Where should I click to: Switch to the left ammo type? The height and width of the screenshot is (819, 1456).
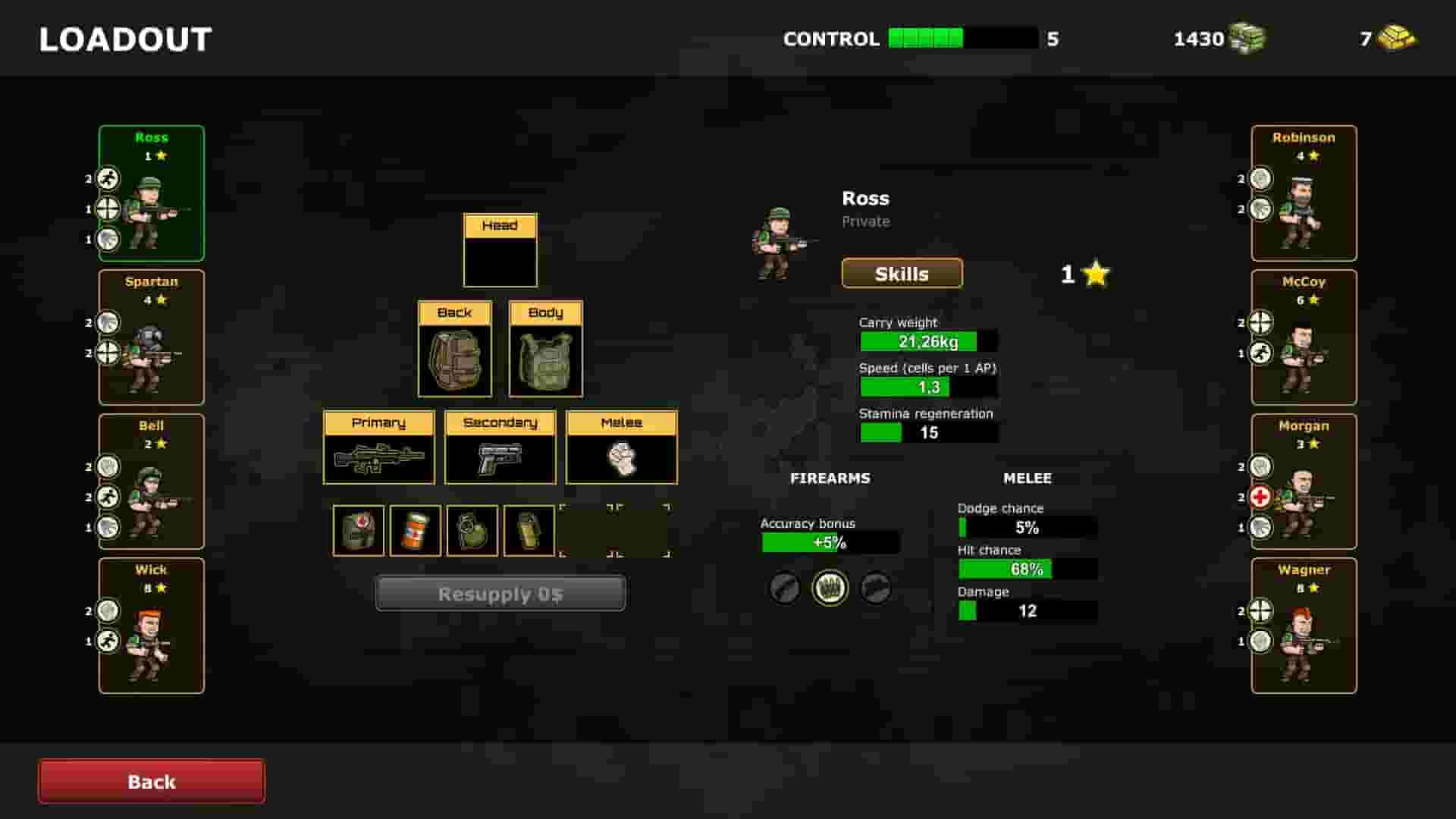[x=784, y=588]
